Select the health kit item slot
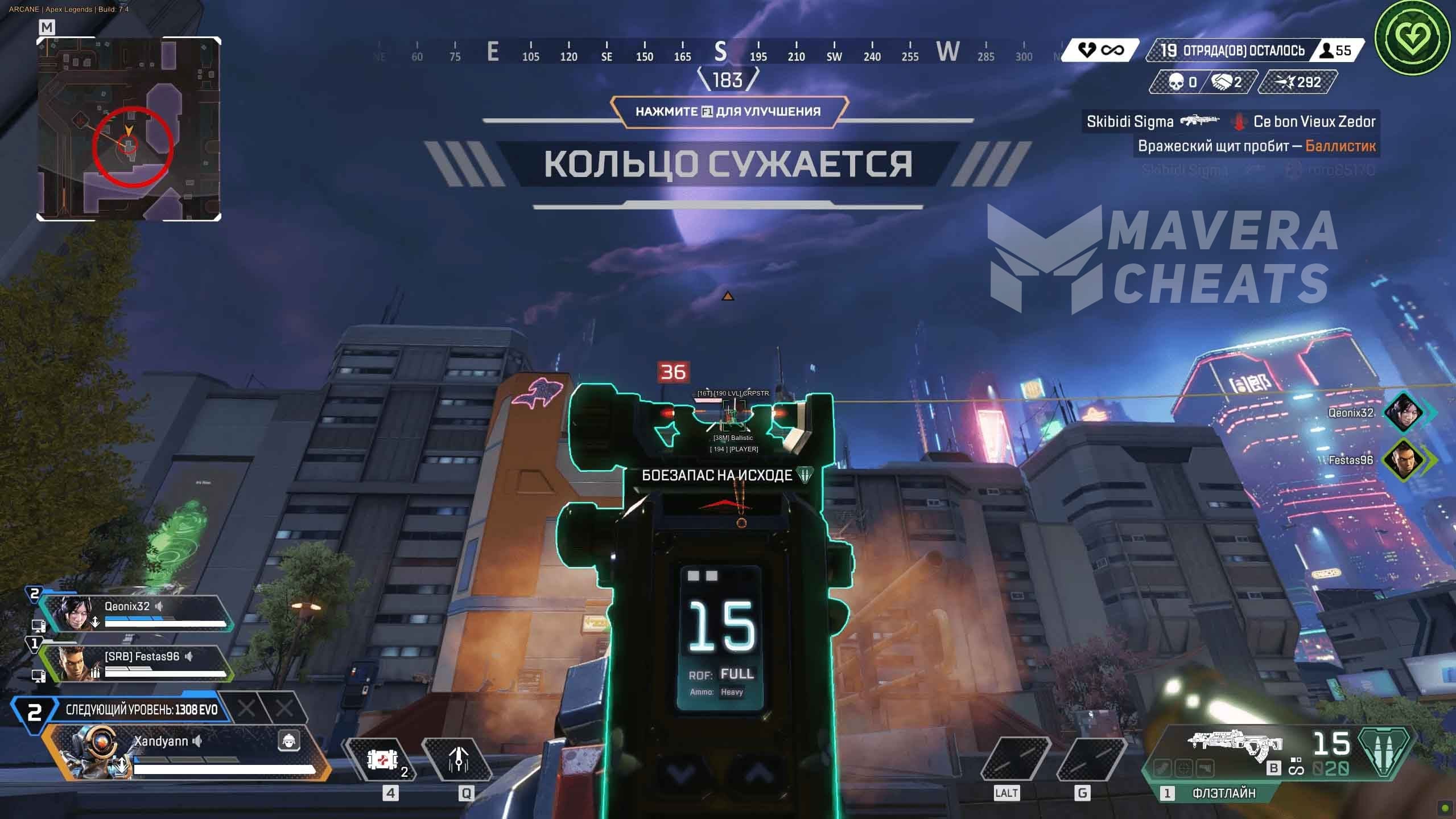 [381, 760]
